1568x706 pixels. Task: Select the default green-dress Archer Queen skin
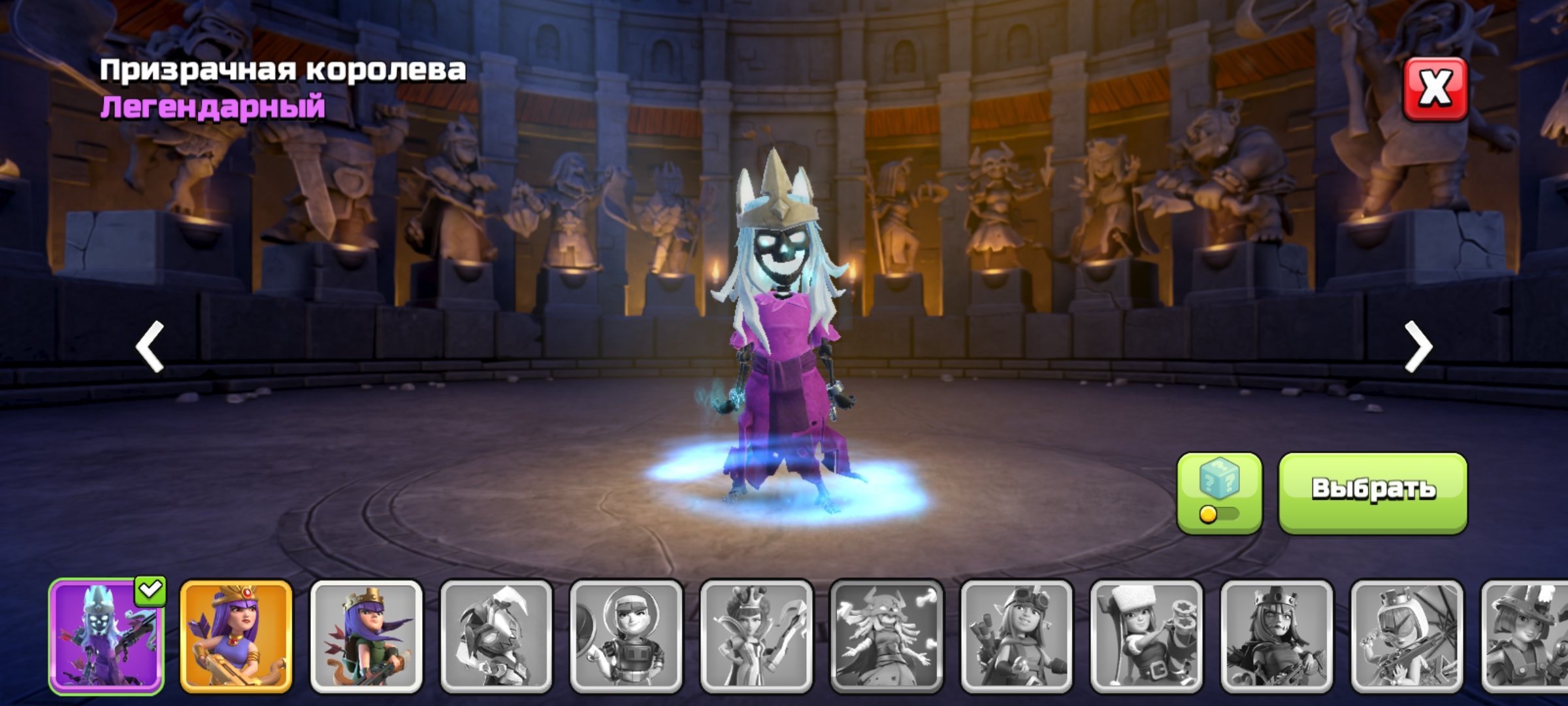coord(366,637)
